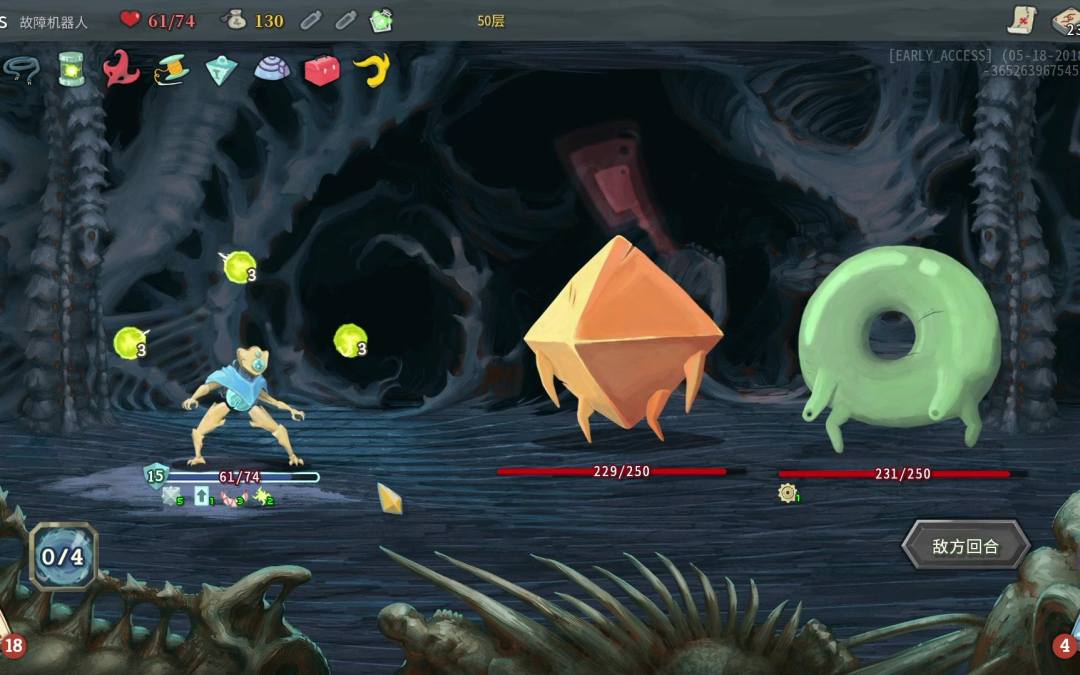Click the energy orb counter

[63, 556]
